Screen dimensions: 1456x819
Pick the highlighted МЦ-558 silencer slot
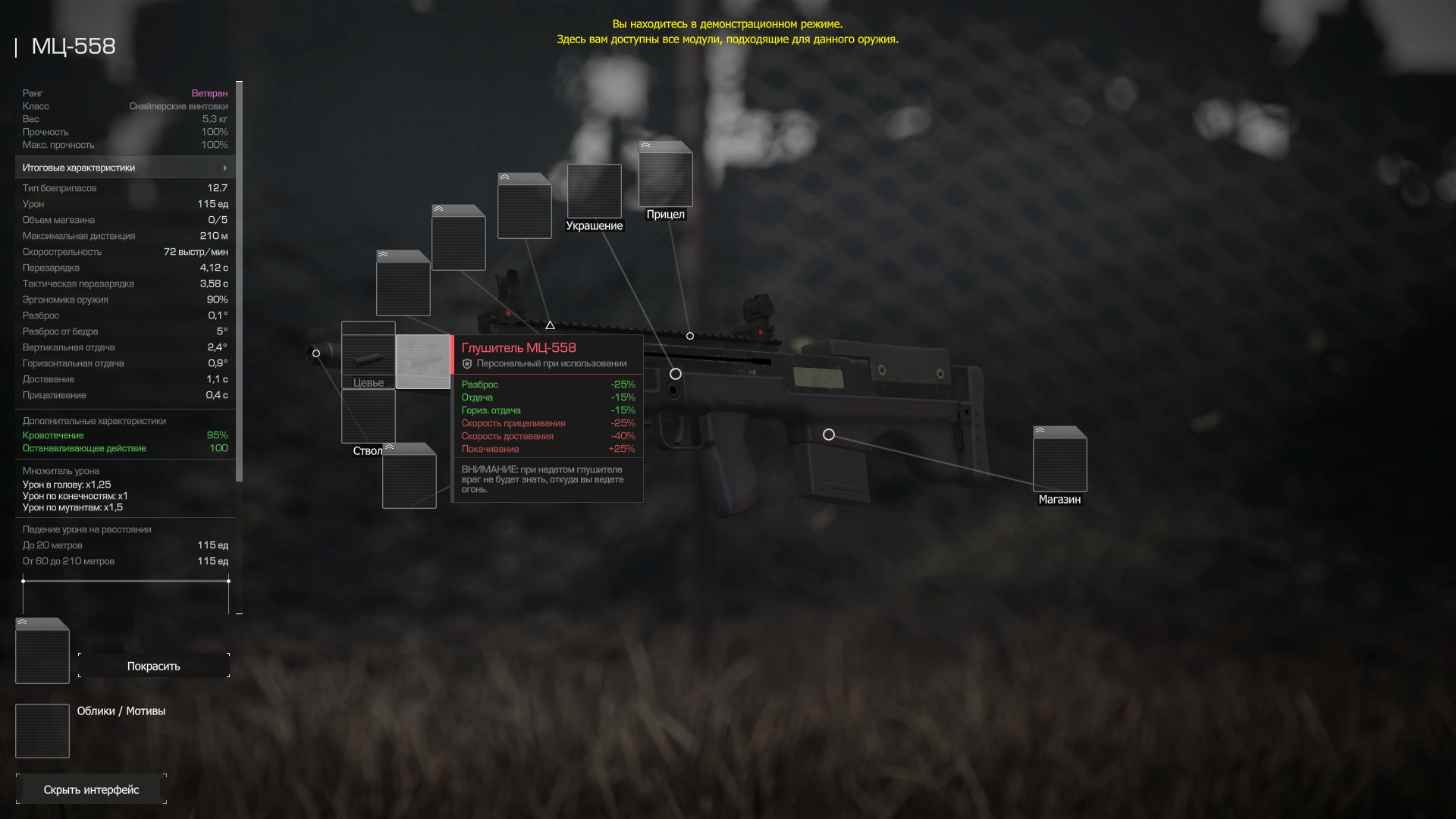[x=422, y=362]
